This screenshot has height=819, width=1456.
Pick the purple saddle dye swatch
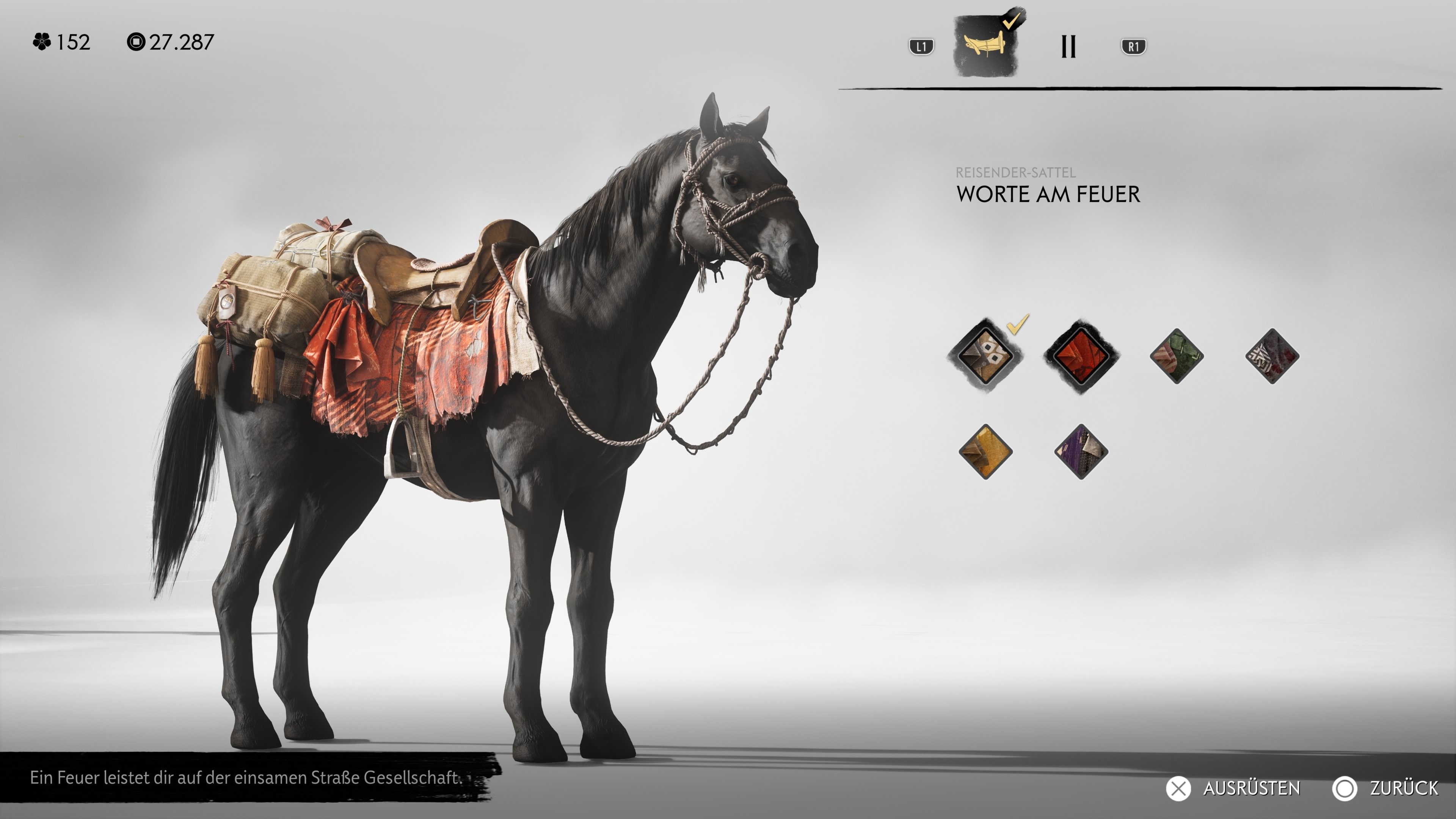pyautogui.click(x=1081, y=452)
